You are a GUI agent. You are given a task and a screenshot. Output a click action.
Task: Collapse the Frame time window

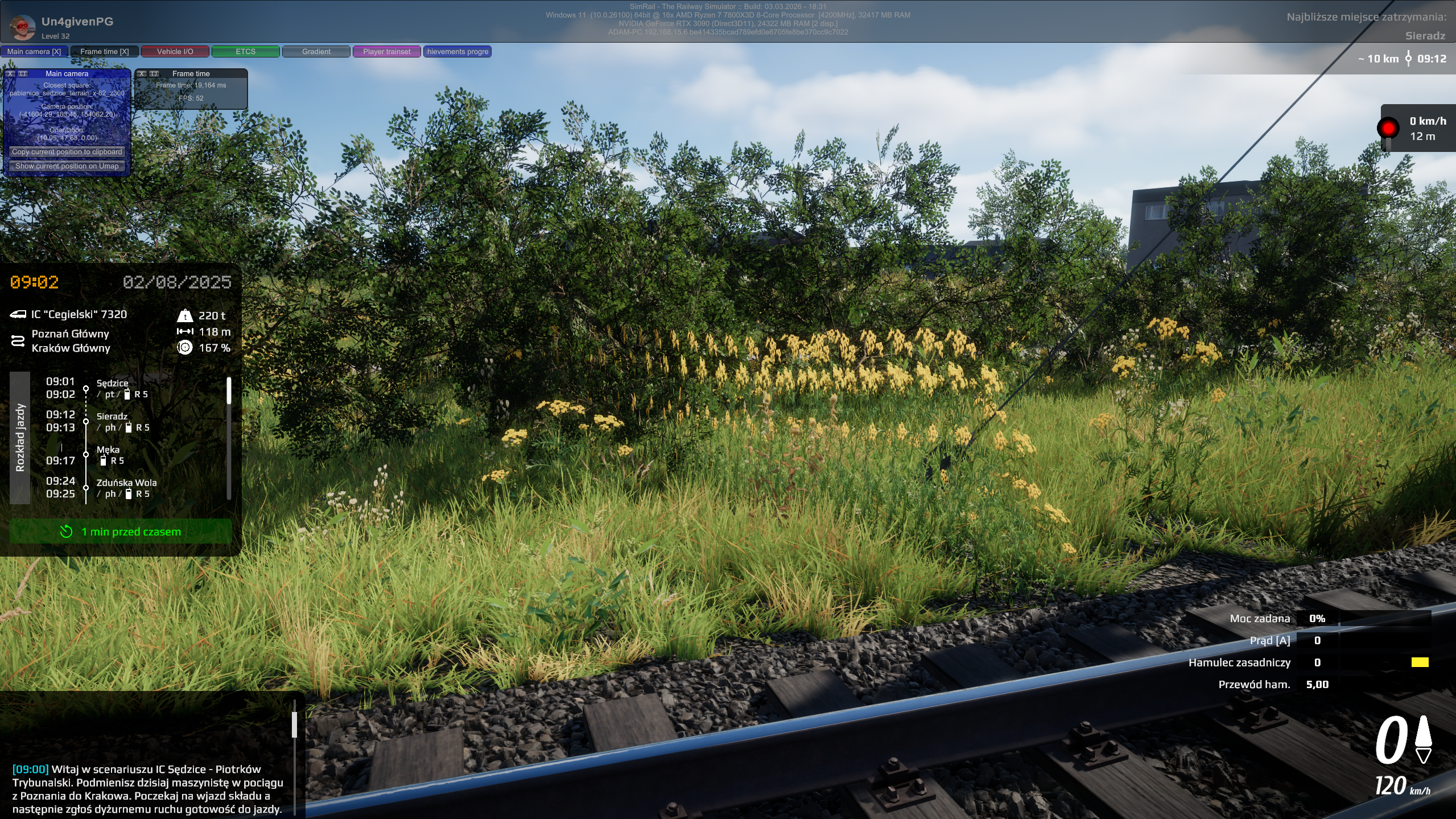[x=154, y=73]
